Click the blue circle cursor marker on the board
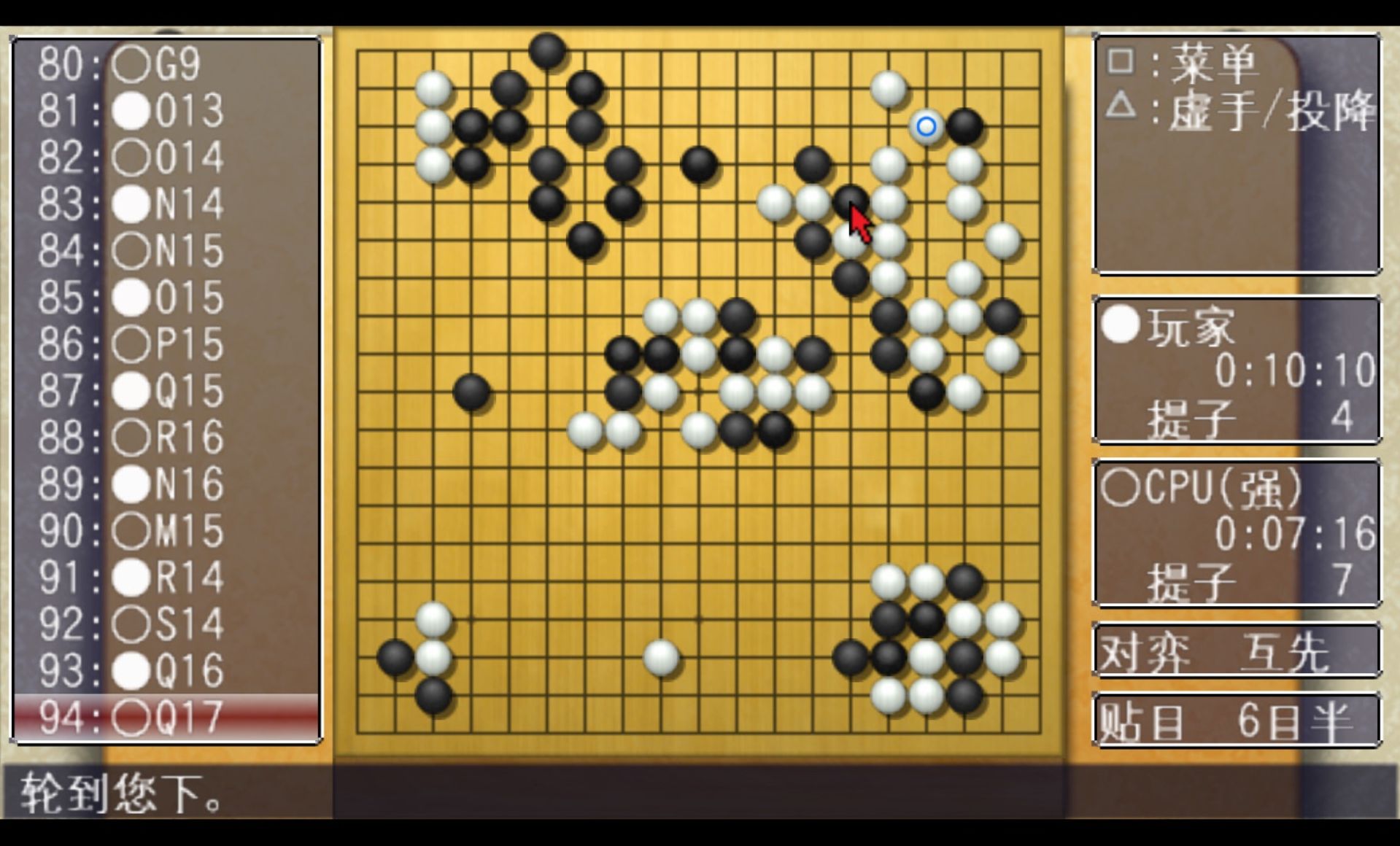 [927, 126]
